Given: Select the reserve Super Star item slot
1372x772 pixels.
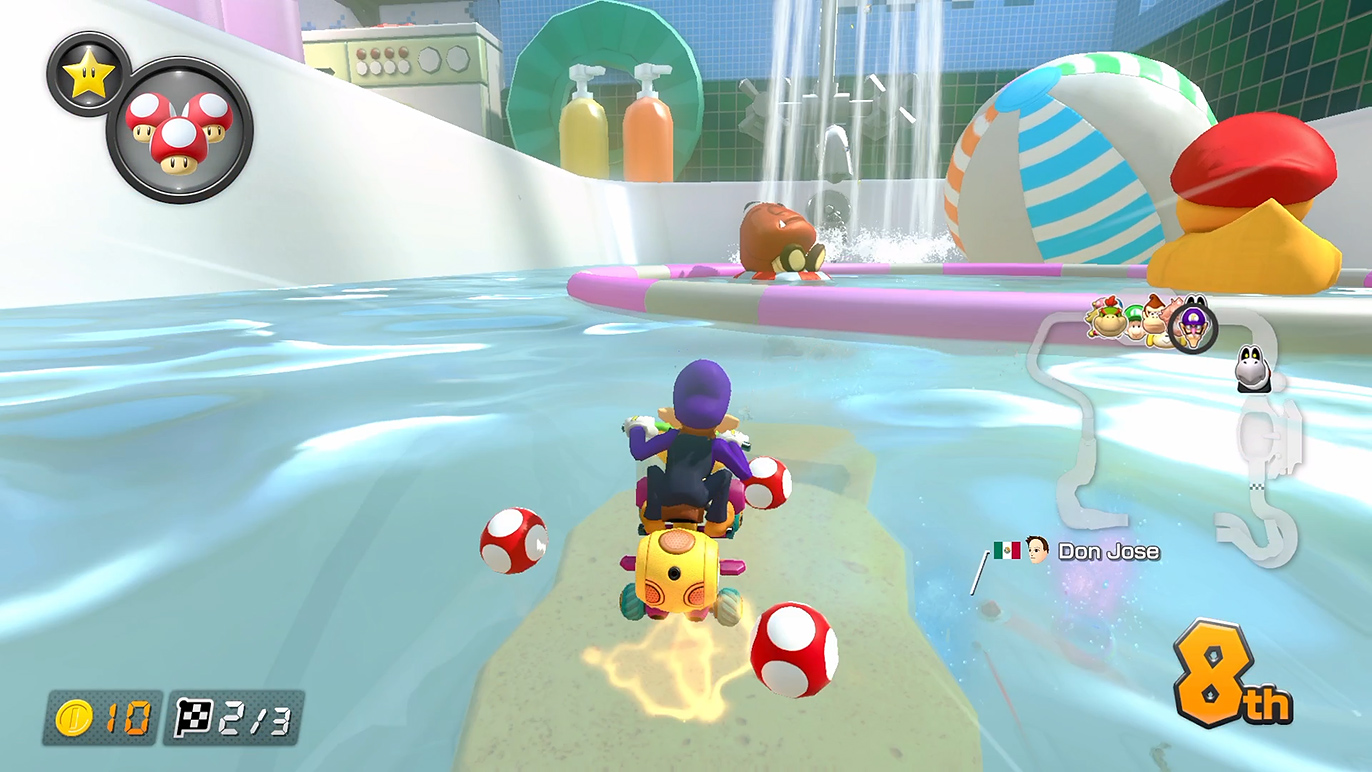Looking at the screenshot, I should pos(88,74).
